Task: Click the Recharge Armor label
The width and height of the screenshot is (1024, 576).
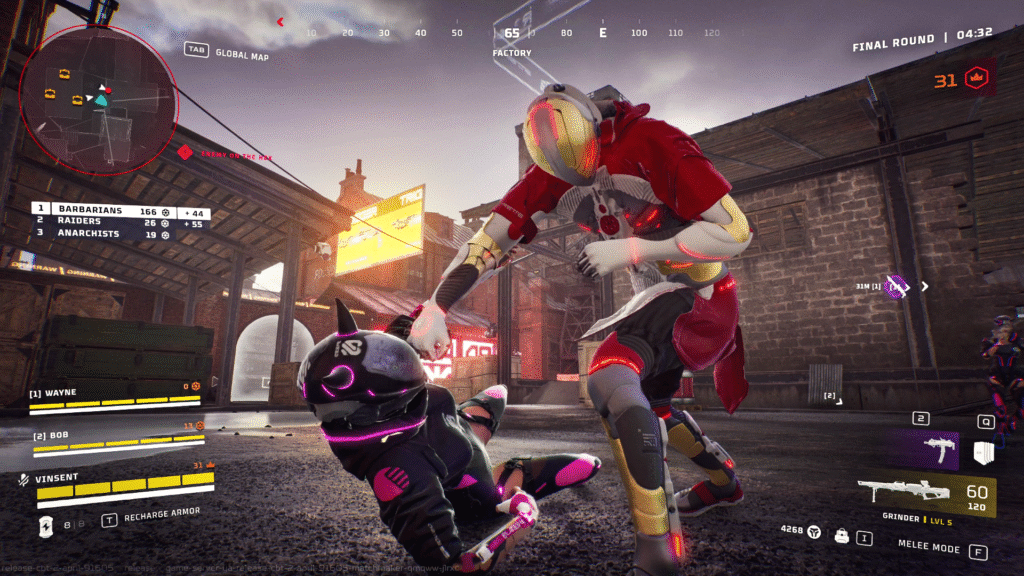Action: [x=162, y=513]
